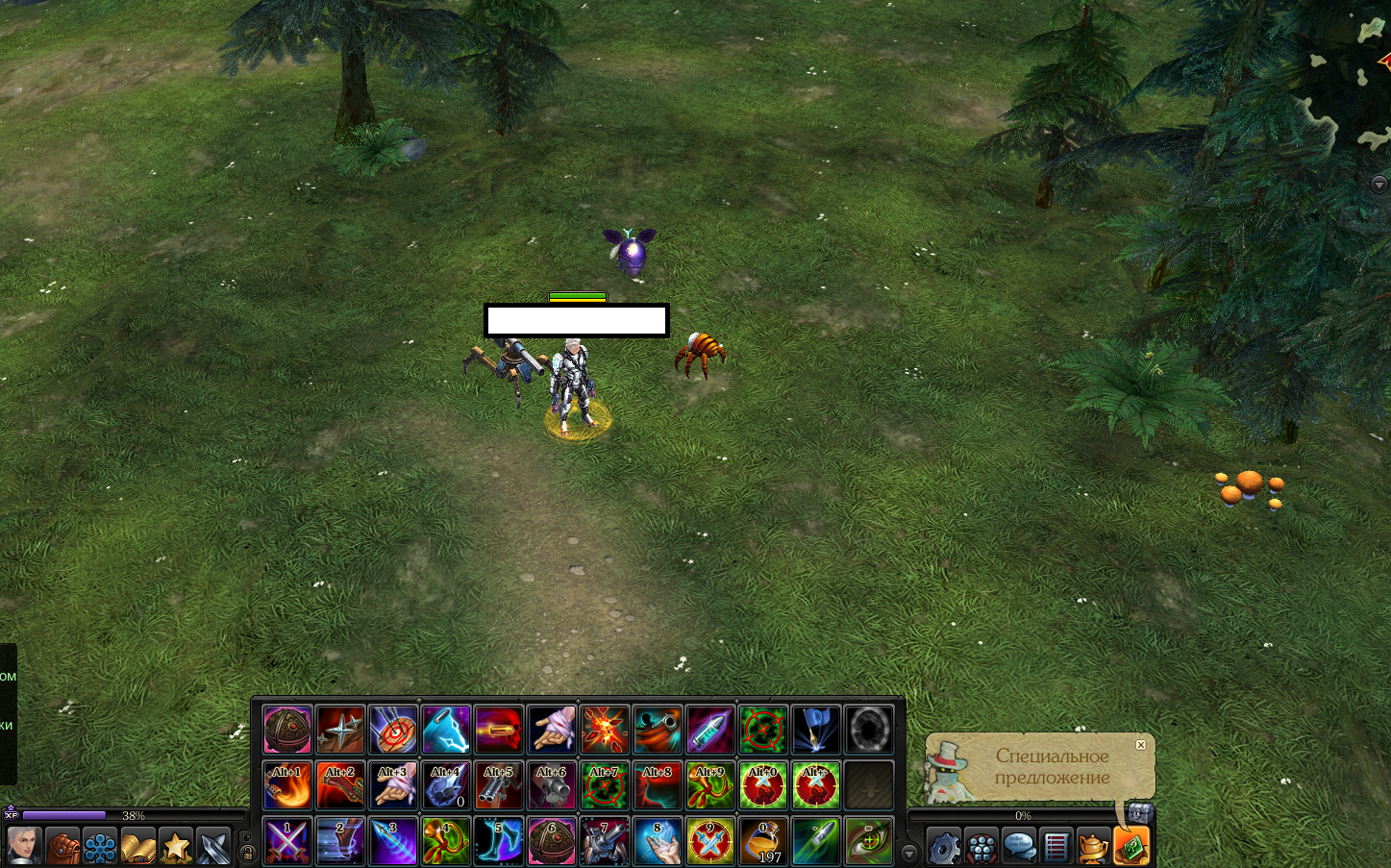Activate the glowing blue hand skill in slot 8
This screenshot has width=1391, height=868.
point(658,841)
